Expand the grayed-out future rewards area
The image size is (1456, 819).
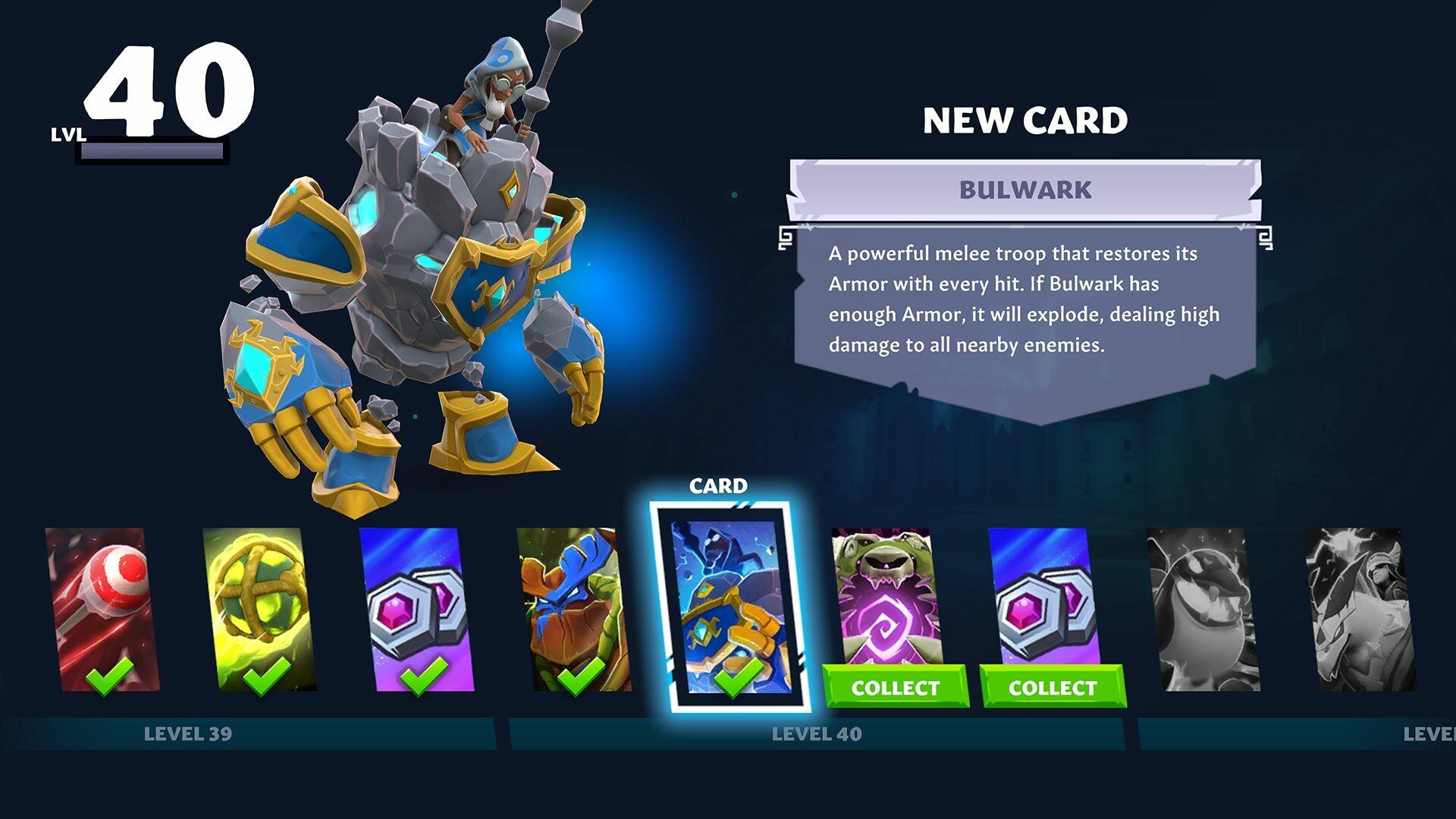click(x=1289, y=607)
